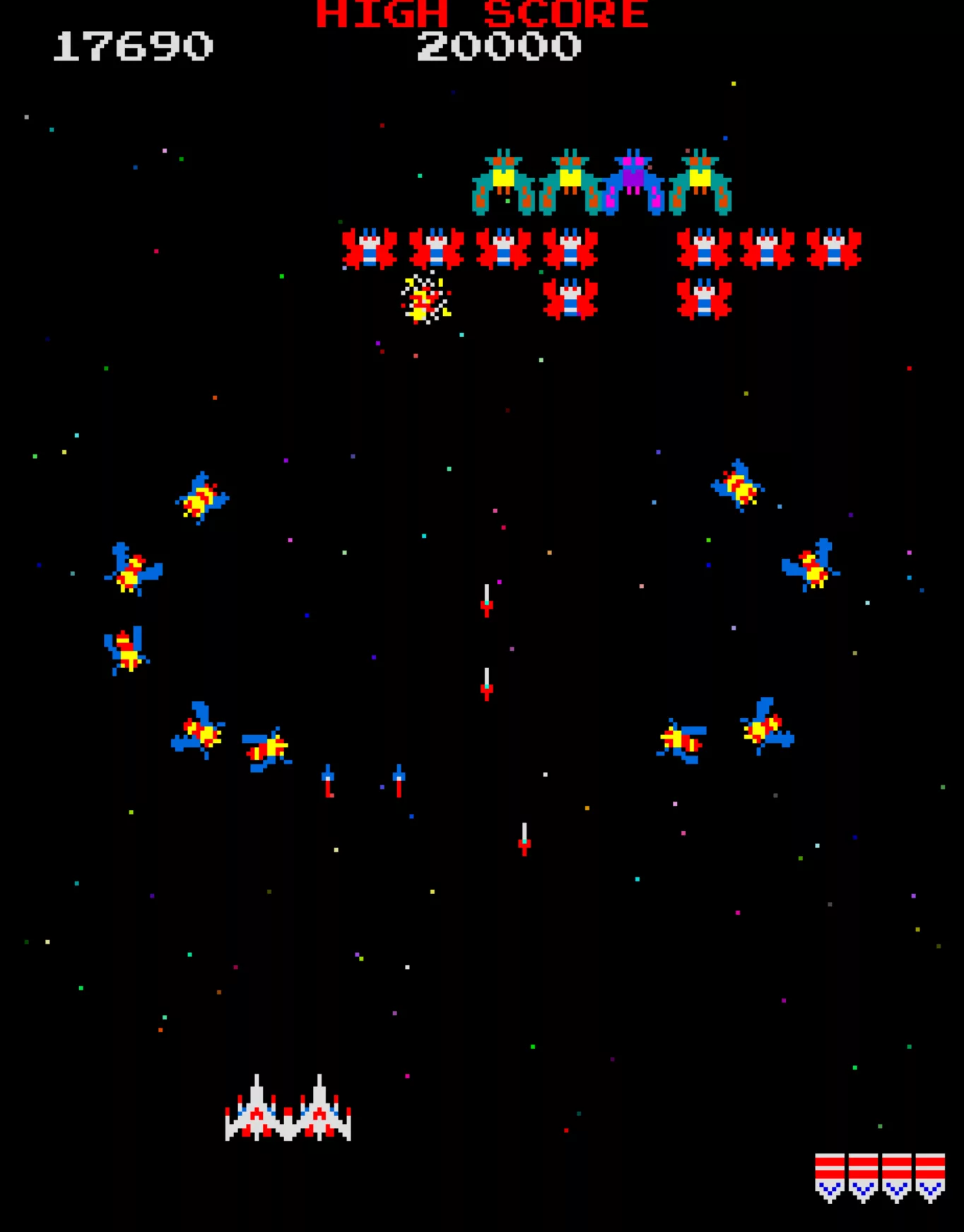964x1232 pixels.
Task: Select the purple boss Galaga enemy
Action: (633, 180)
